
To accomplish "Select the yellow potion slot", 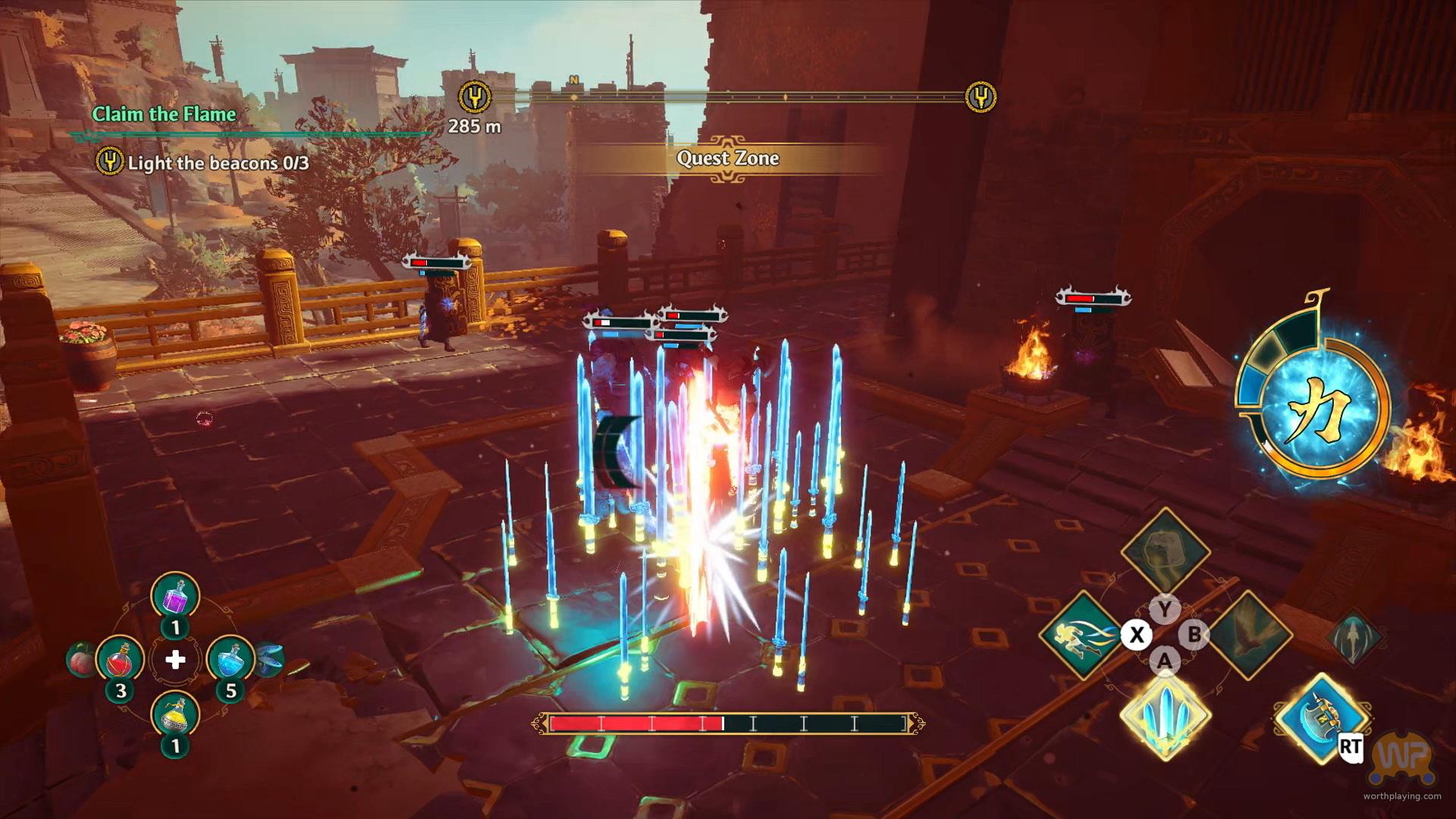I will click(x=175, y=717).
